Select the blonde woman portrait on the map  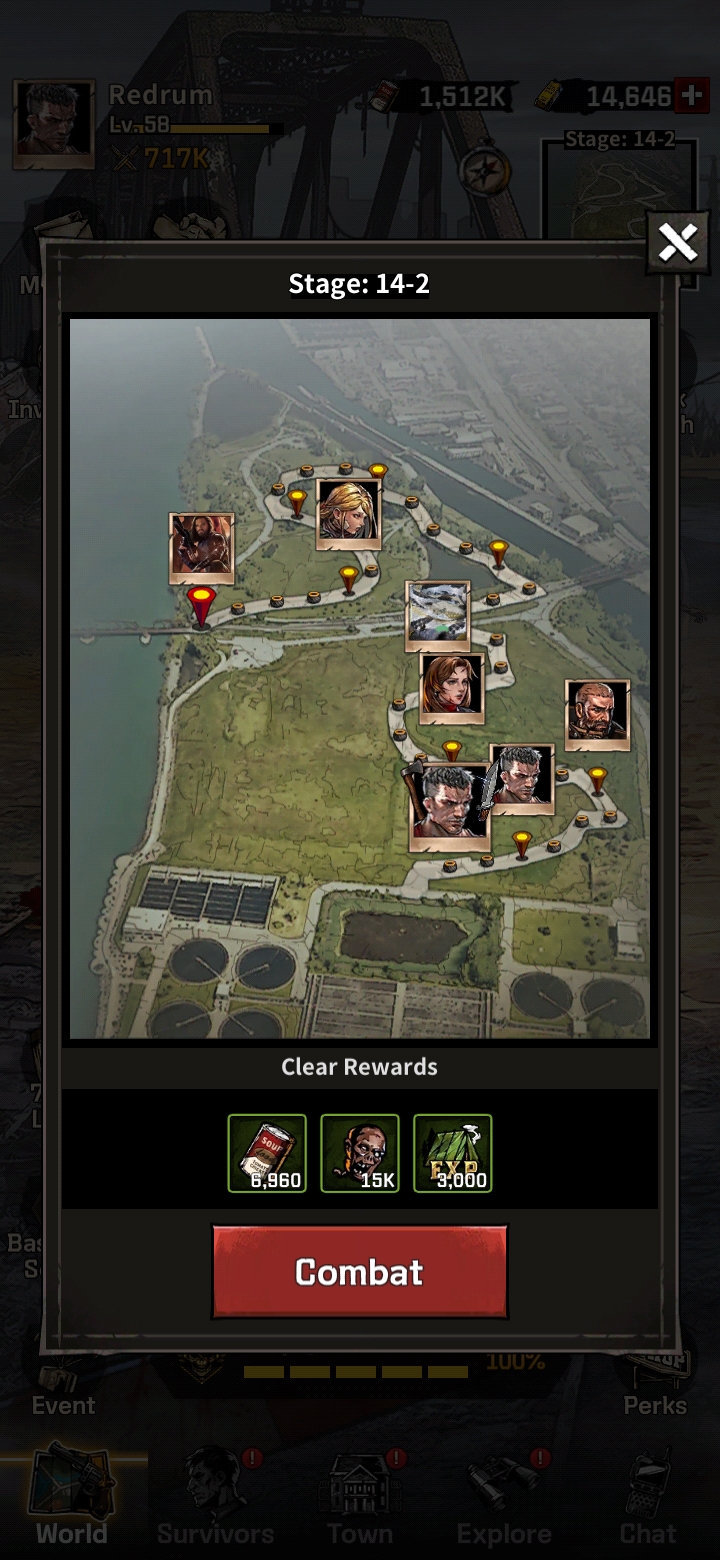(x=348, y=514)
